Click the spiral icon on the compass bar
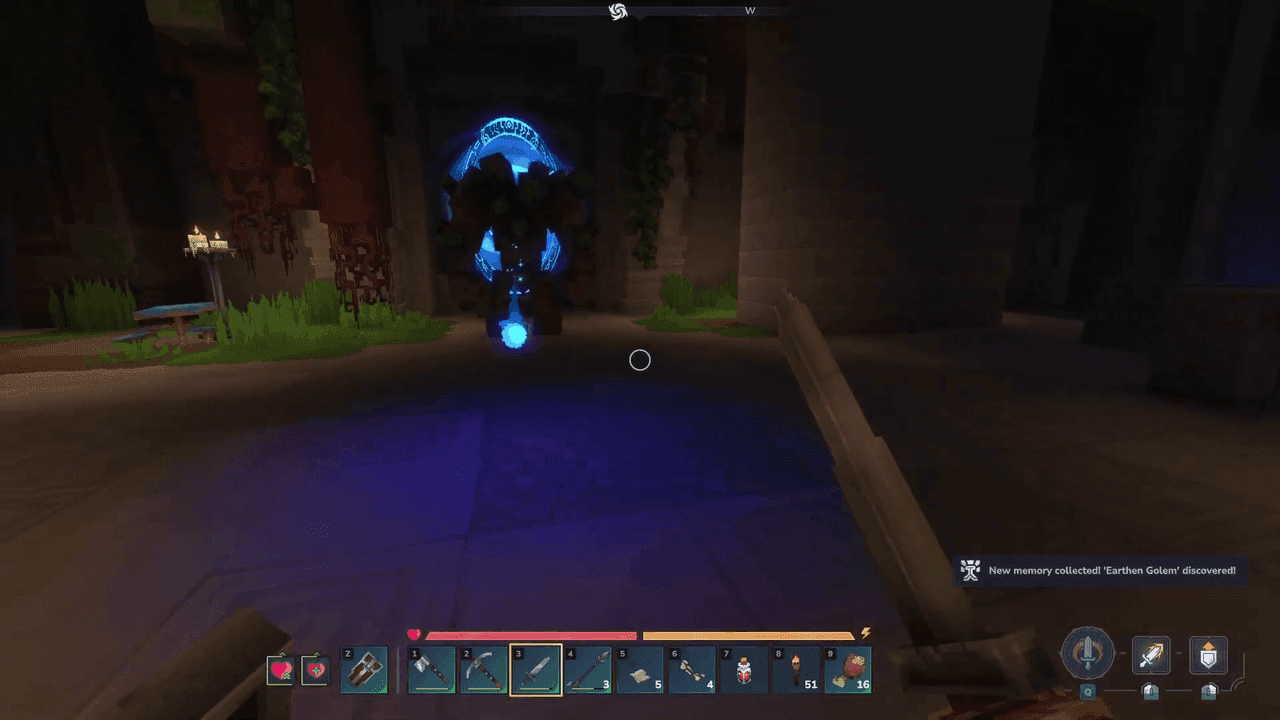 618,11
